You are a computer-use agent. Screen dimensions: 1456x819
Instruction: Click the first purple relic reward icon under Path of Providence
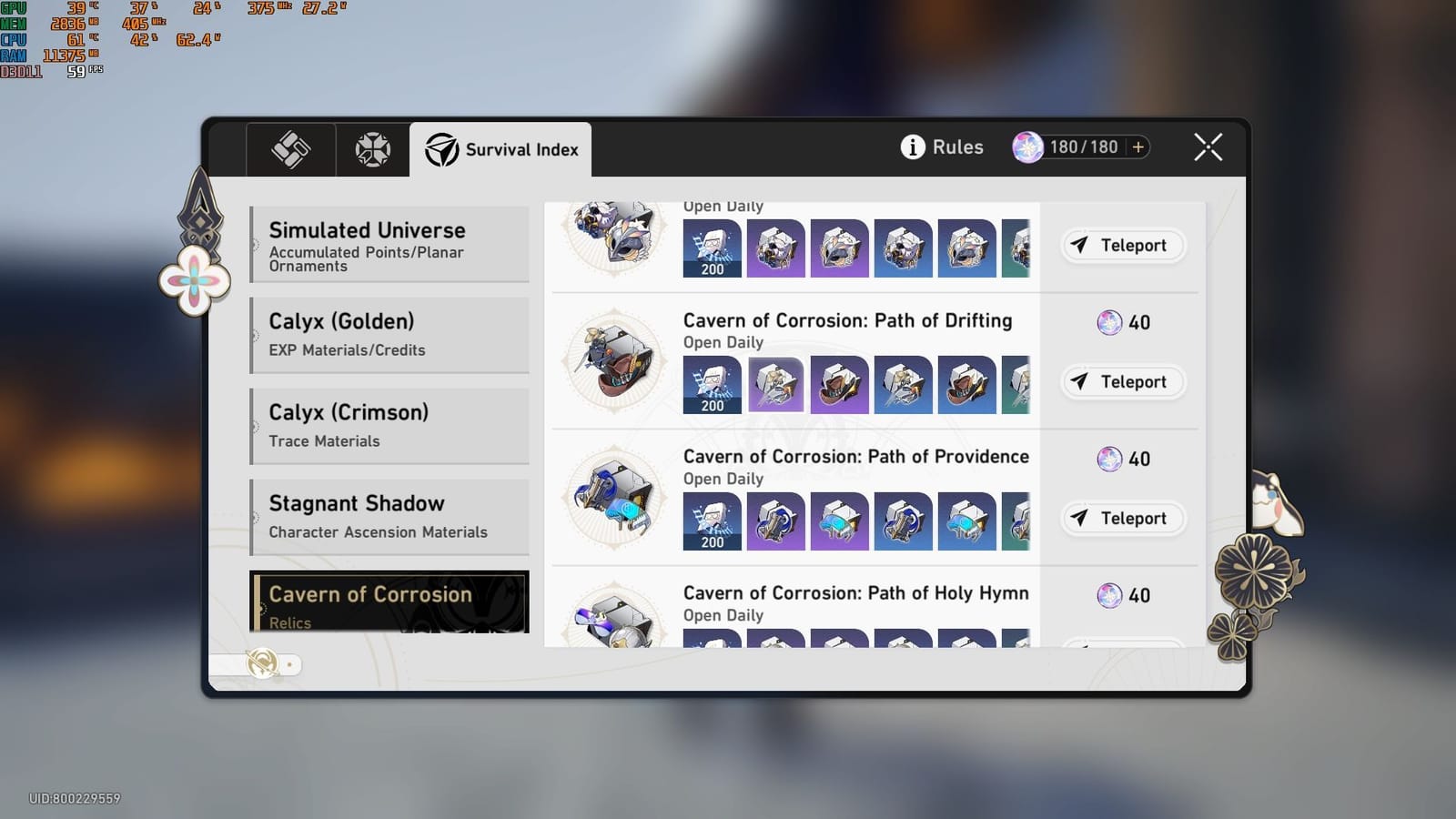(x=775, y=521)
